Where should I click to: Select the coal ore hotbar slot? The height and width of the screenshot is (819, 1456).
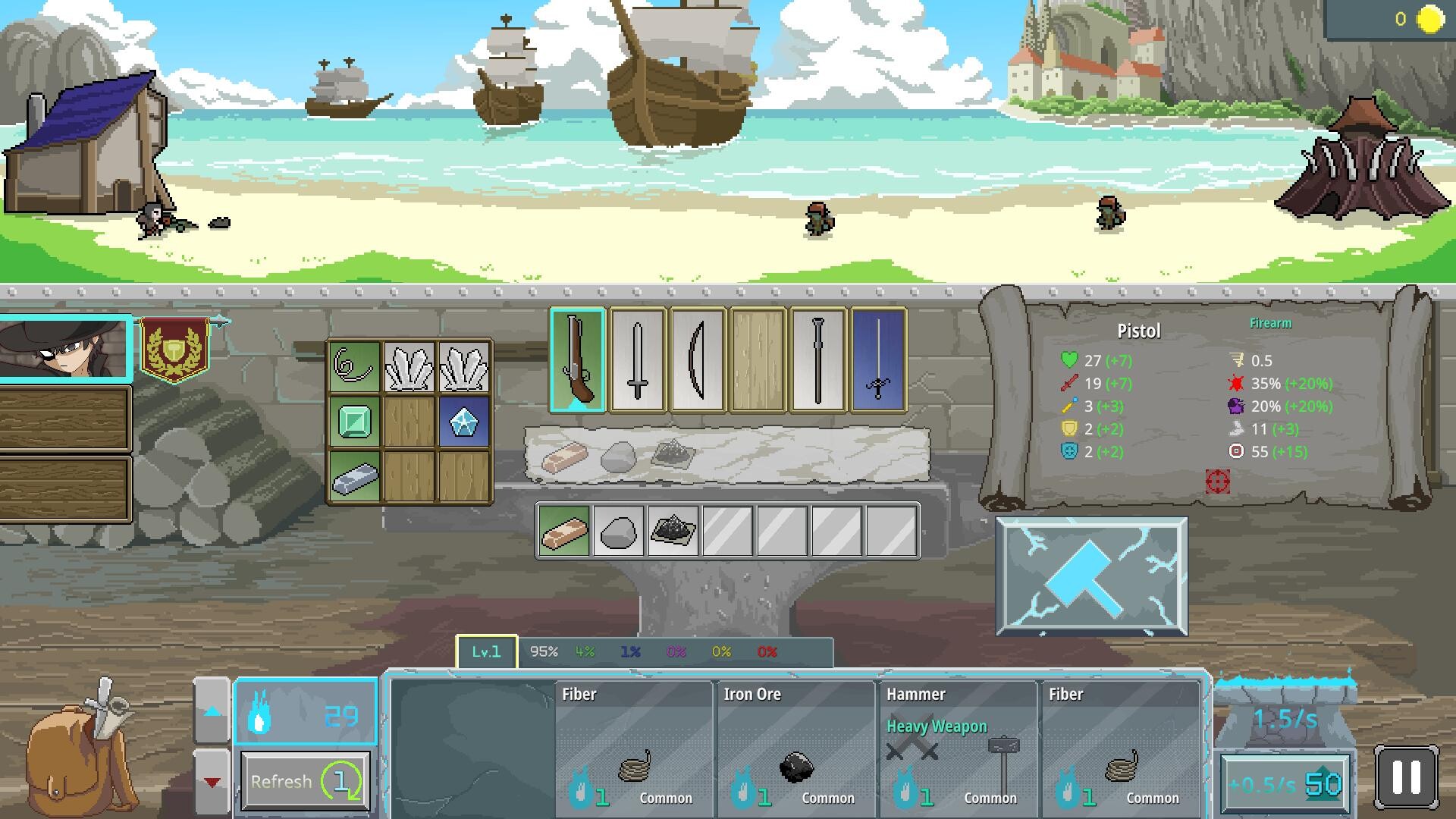673,529
